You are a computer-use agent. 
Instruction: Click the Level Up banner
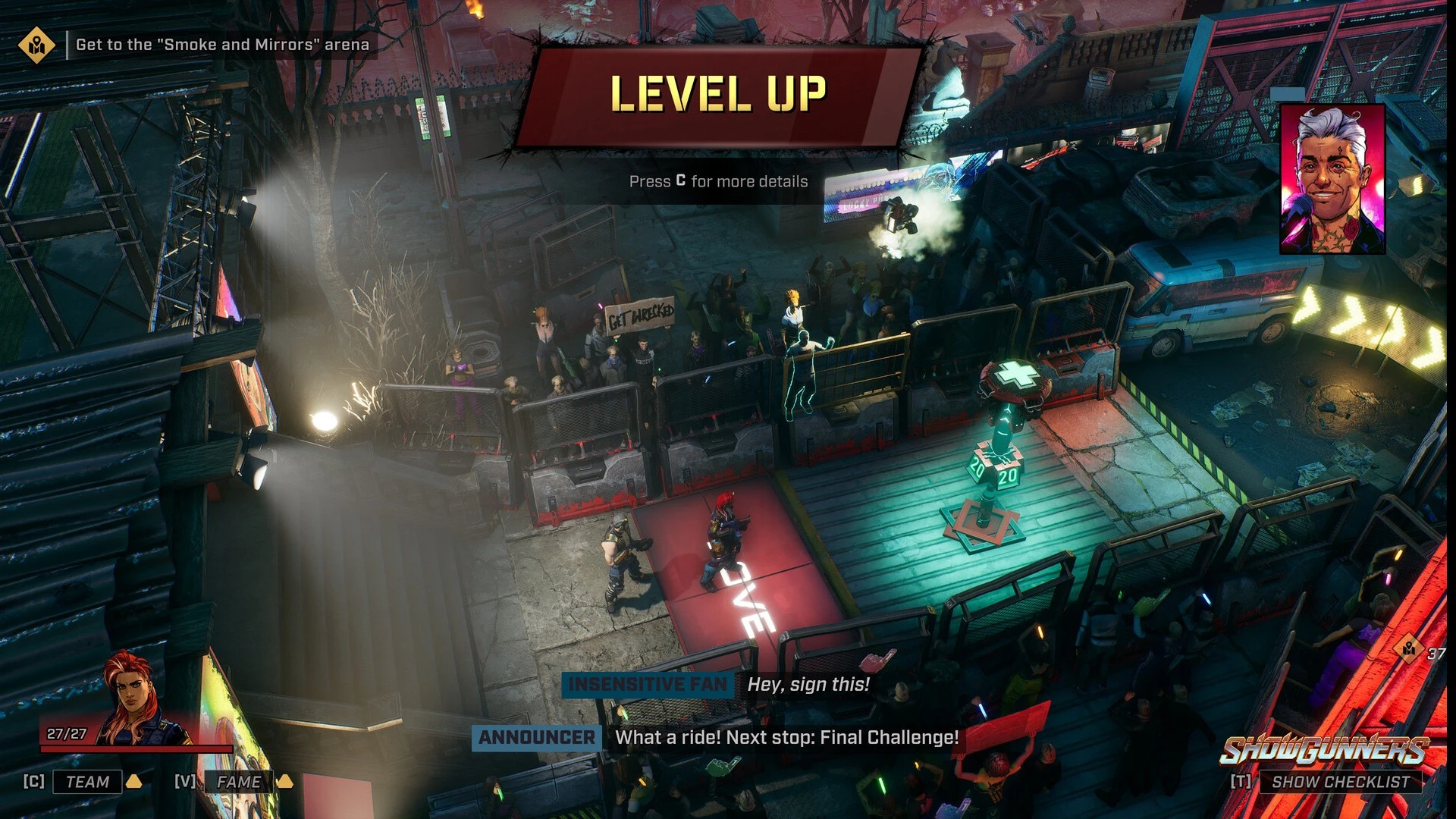point(718,95)
